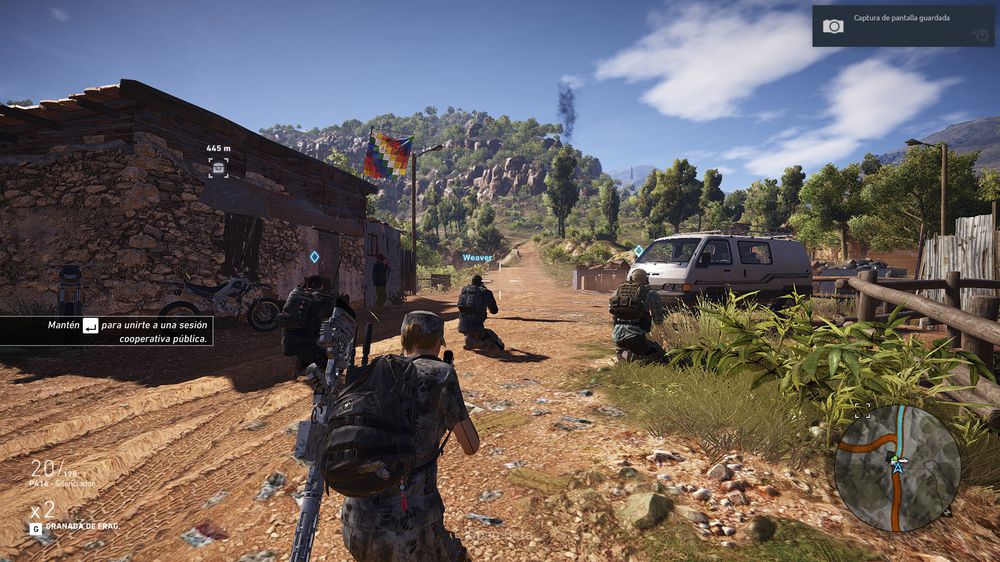Viewport: 1000px width, 562px height.
Task: Click the Weaver teammate marker
Action: click(477, 257)
